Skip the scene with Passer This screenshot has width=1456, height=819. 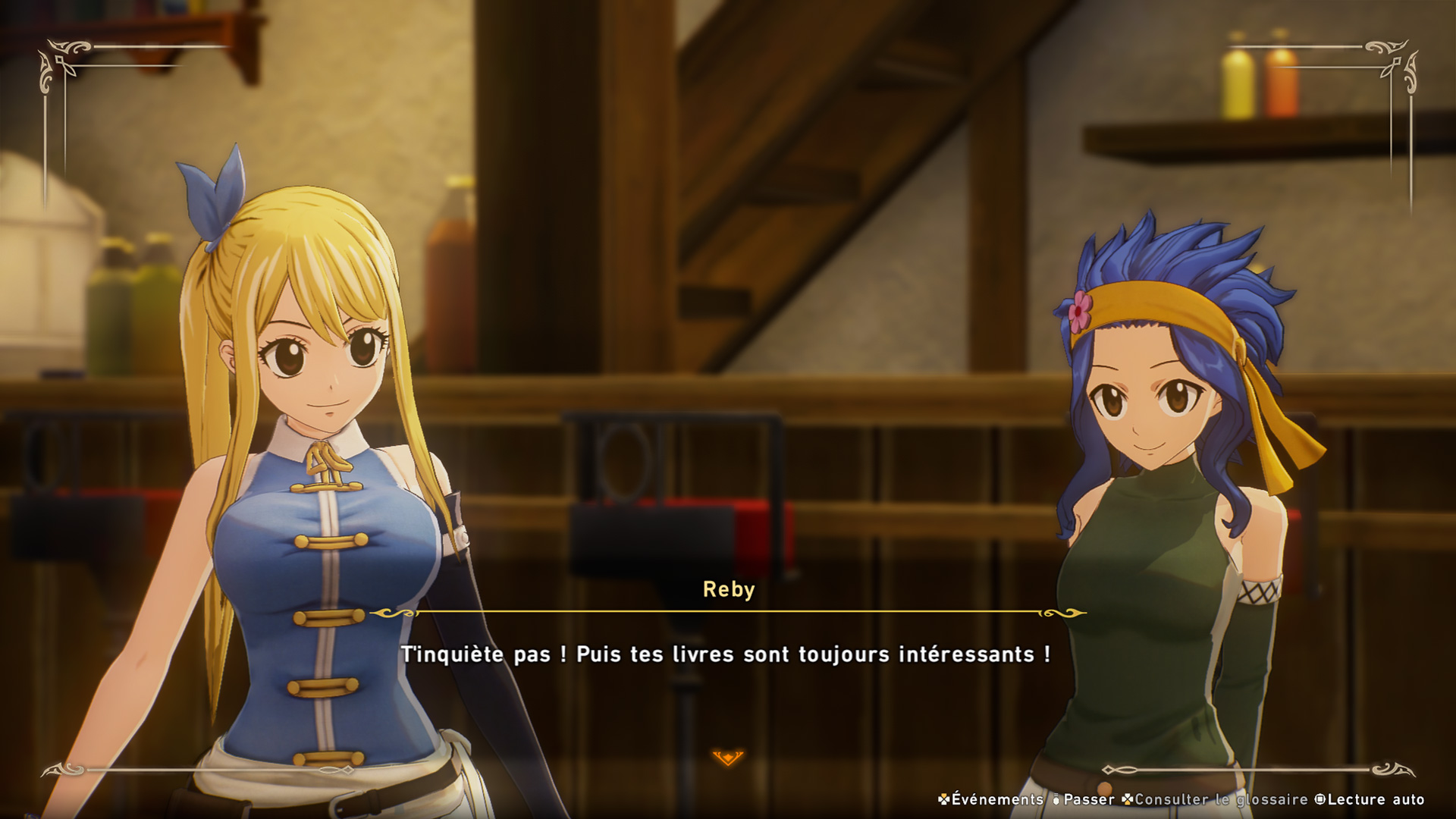coord(1084,799)
